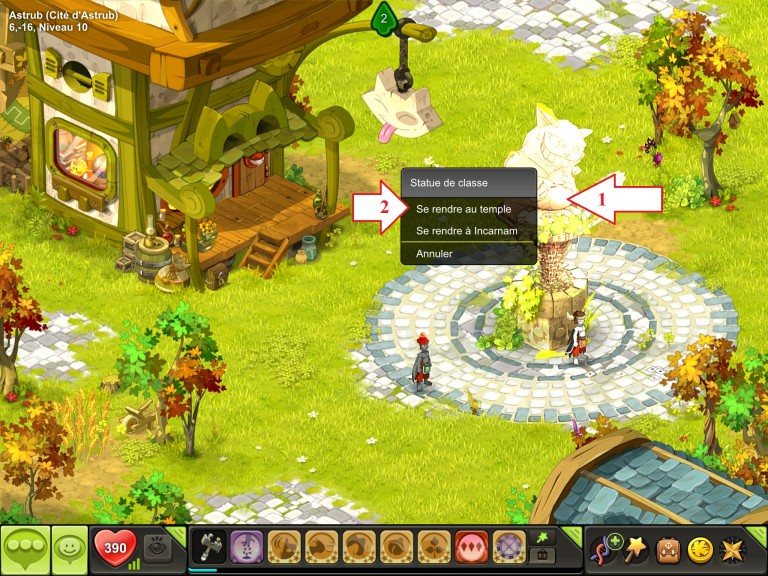Use the red three-diamond spell
Image resolution: width=768 pixels, height=576 pixels.
[x=471, y=547]
